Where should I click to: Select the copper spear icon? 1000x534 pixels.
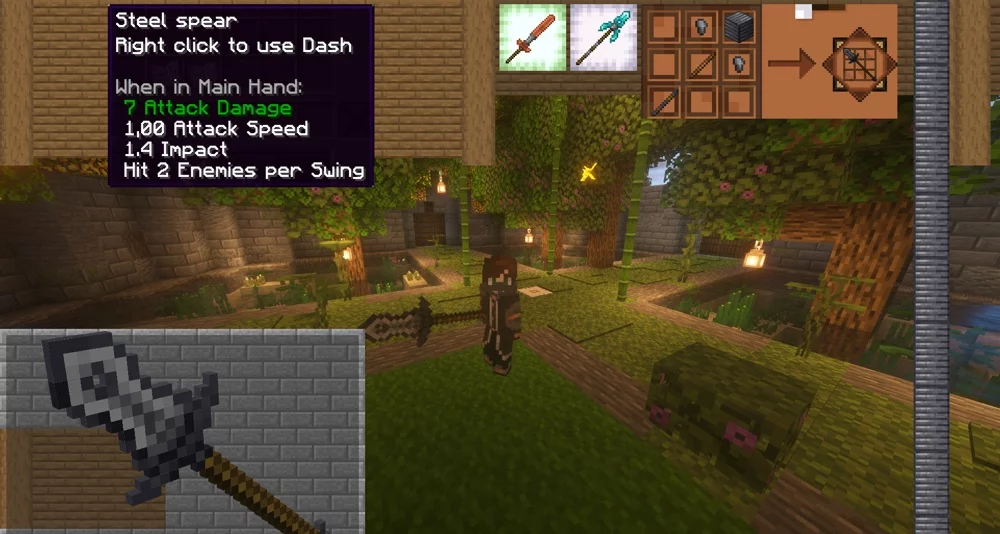click(532, 37)
